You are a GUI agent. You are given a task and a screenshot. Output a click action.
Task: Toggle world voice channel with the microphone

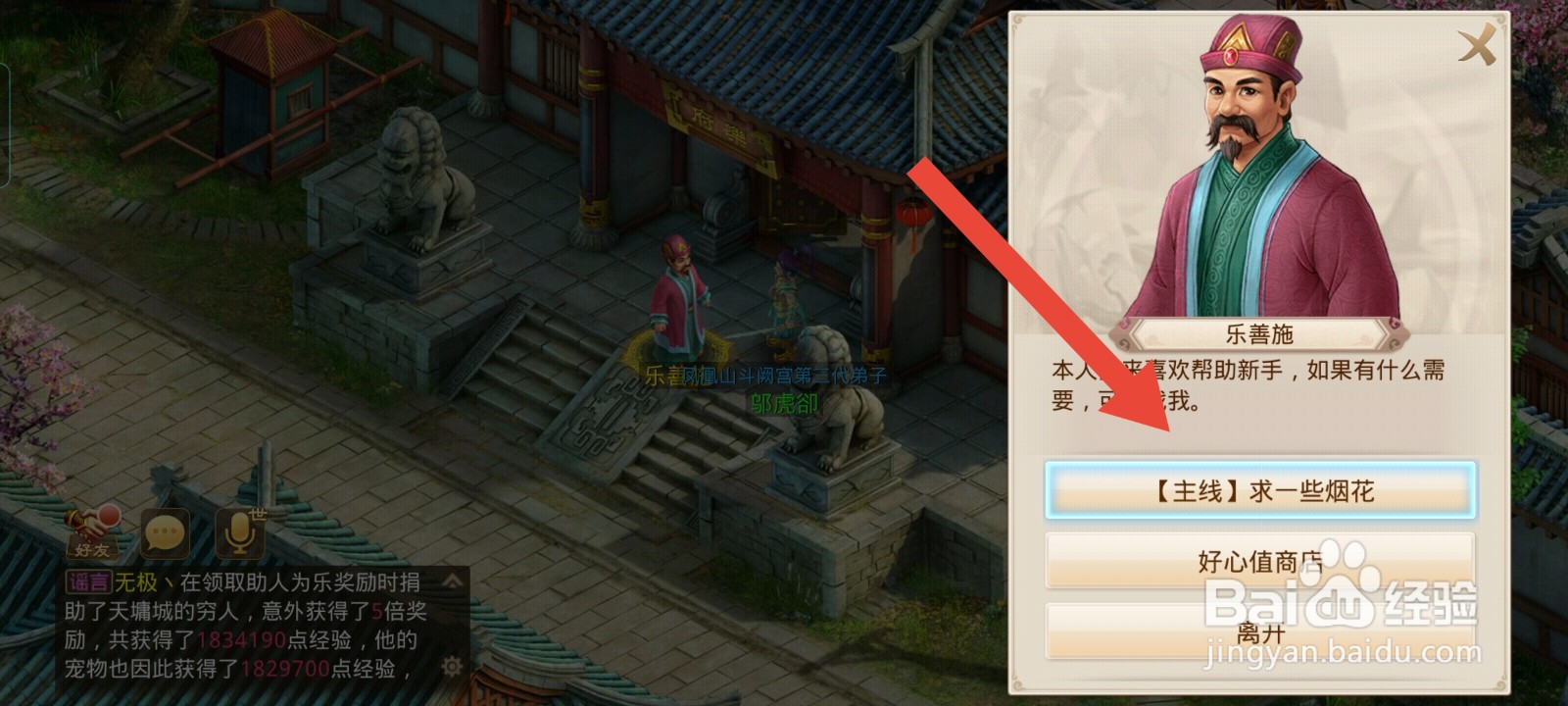[238, 532]
